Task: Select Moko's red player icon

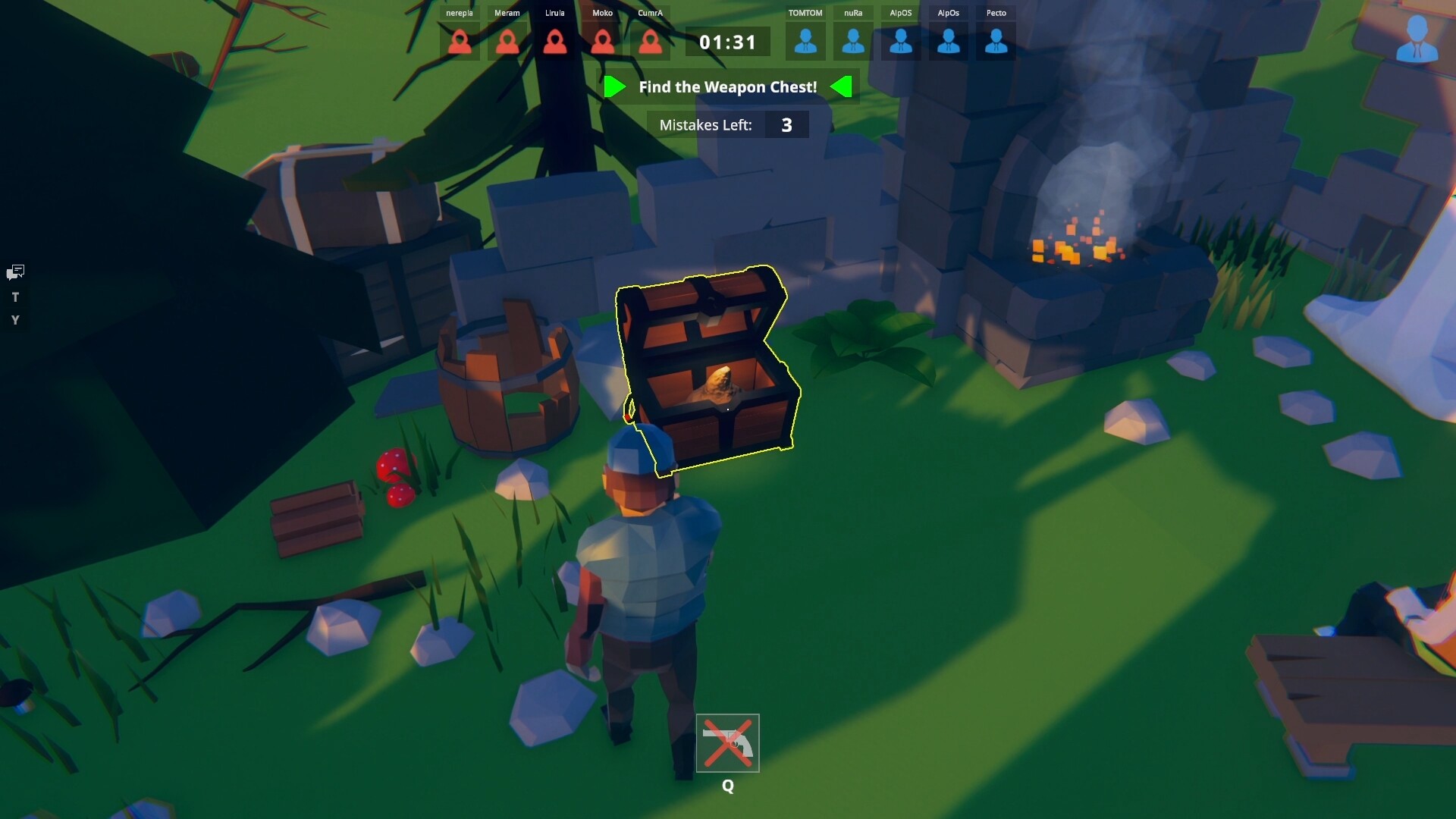Action: tap(603, 42)
